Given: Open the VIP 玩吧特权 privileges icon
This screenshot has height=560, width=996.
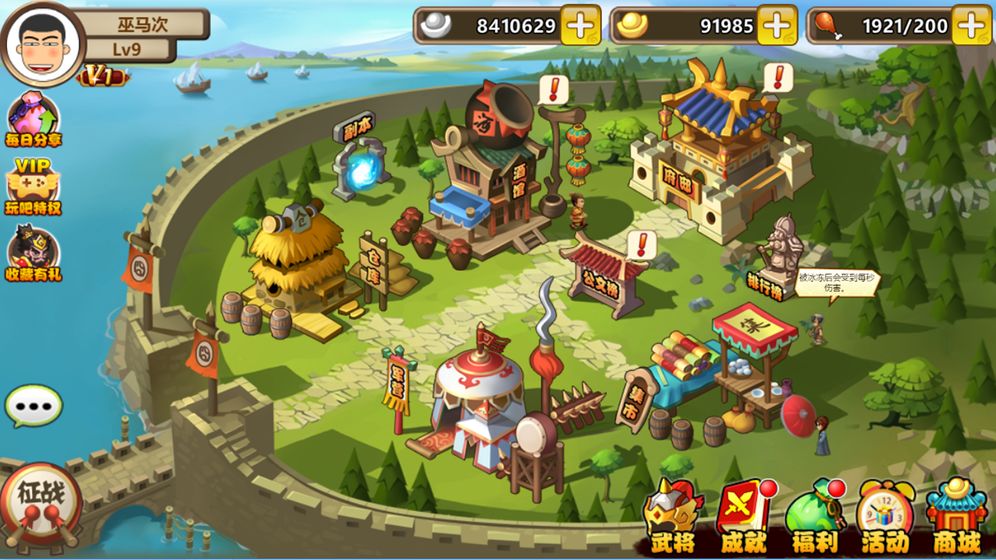Looking at the screenshot, I should click(x=33, y=187).
